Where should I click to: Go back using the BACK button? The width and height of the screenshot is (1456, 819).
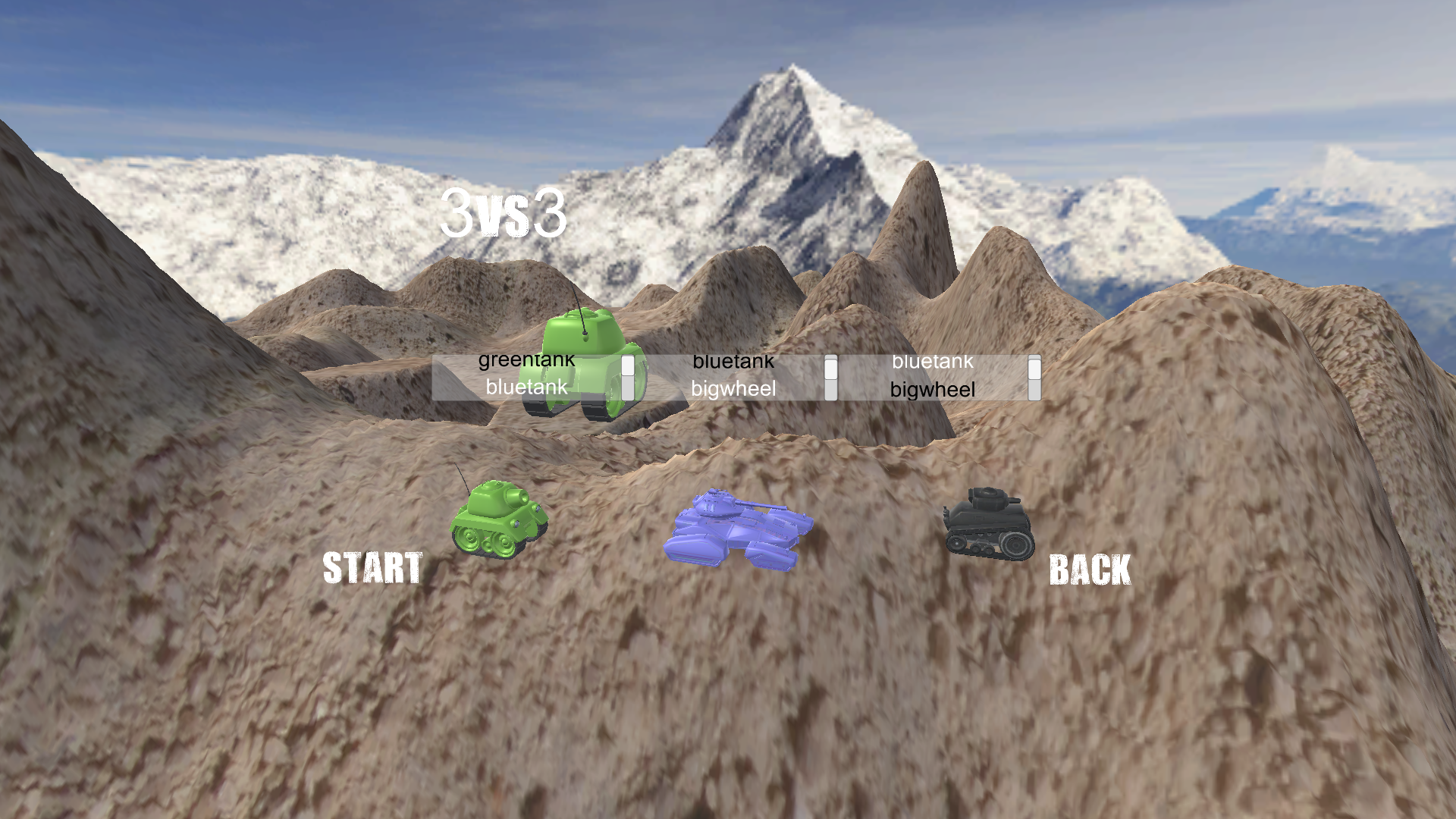coord(1090,570)
